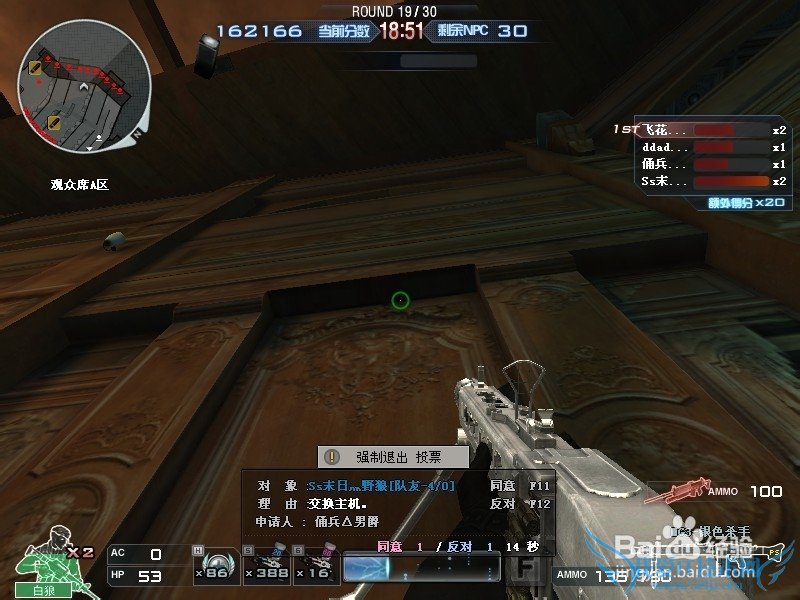Click the x86 item slot
The width and height of the screenshot is (800, 600).
click(211, 567)
